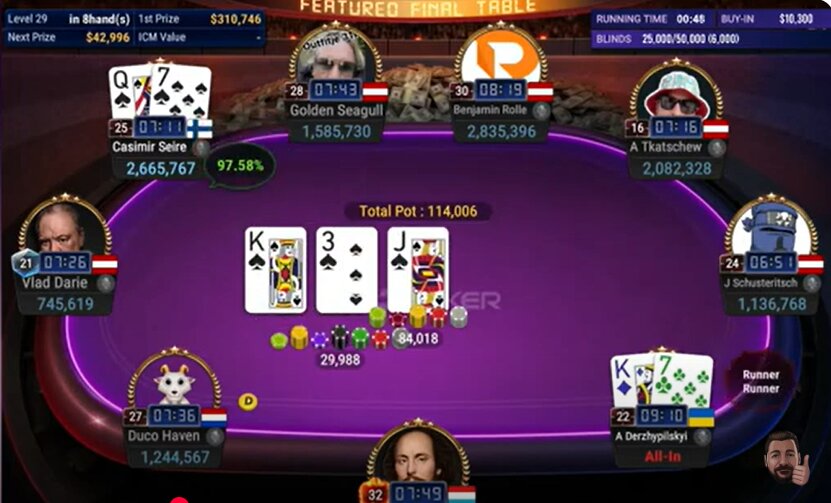Open the Runner Runner badge
The height and width of the screenshot is (503, 831).
pyautogui.click(x=759, y=381)
